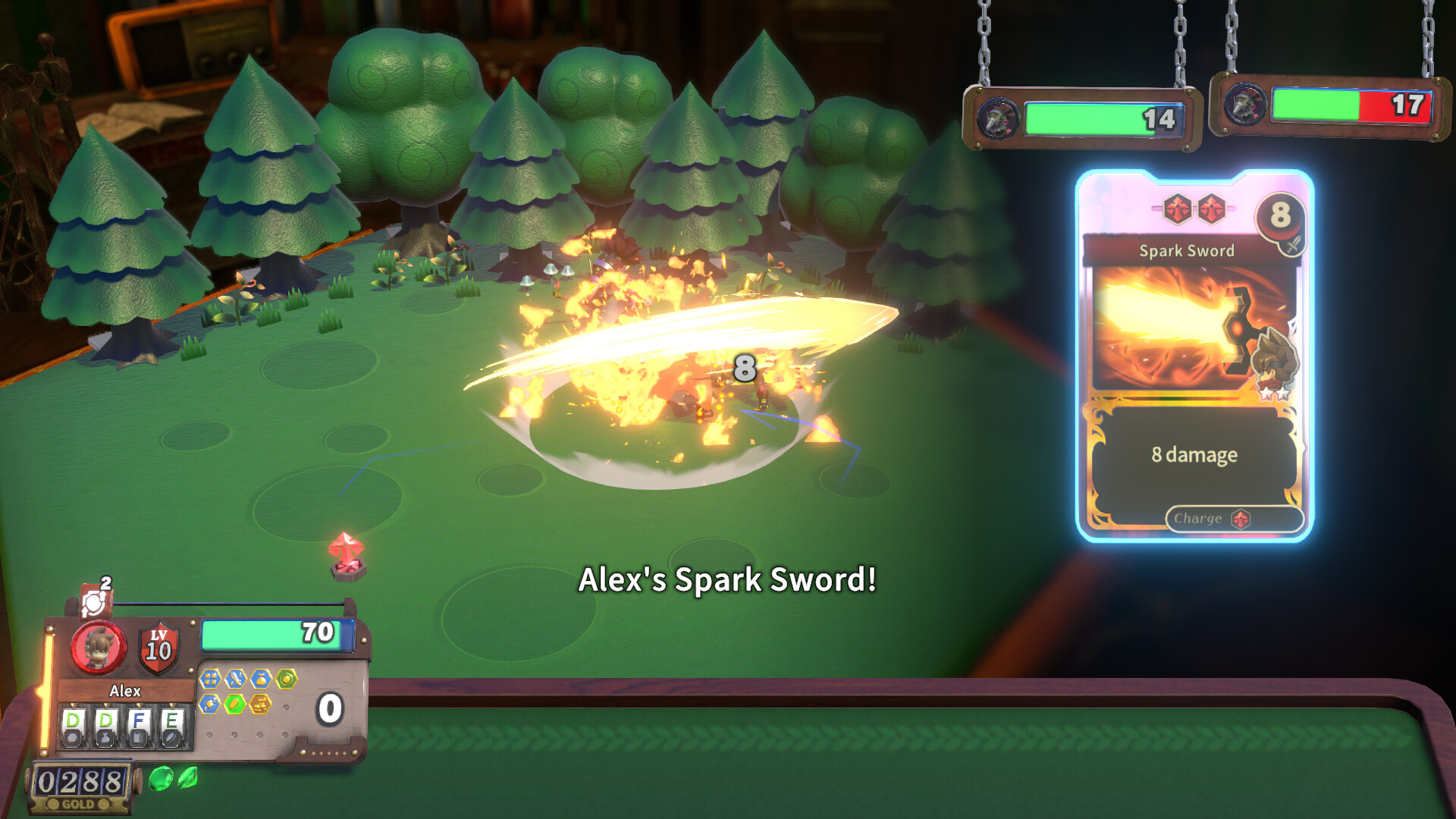Click the red cycle-arrows icon marked 2
The image size is (1456, 819).
coord(95,601)
